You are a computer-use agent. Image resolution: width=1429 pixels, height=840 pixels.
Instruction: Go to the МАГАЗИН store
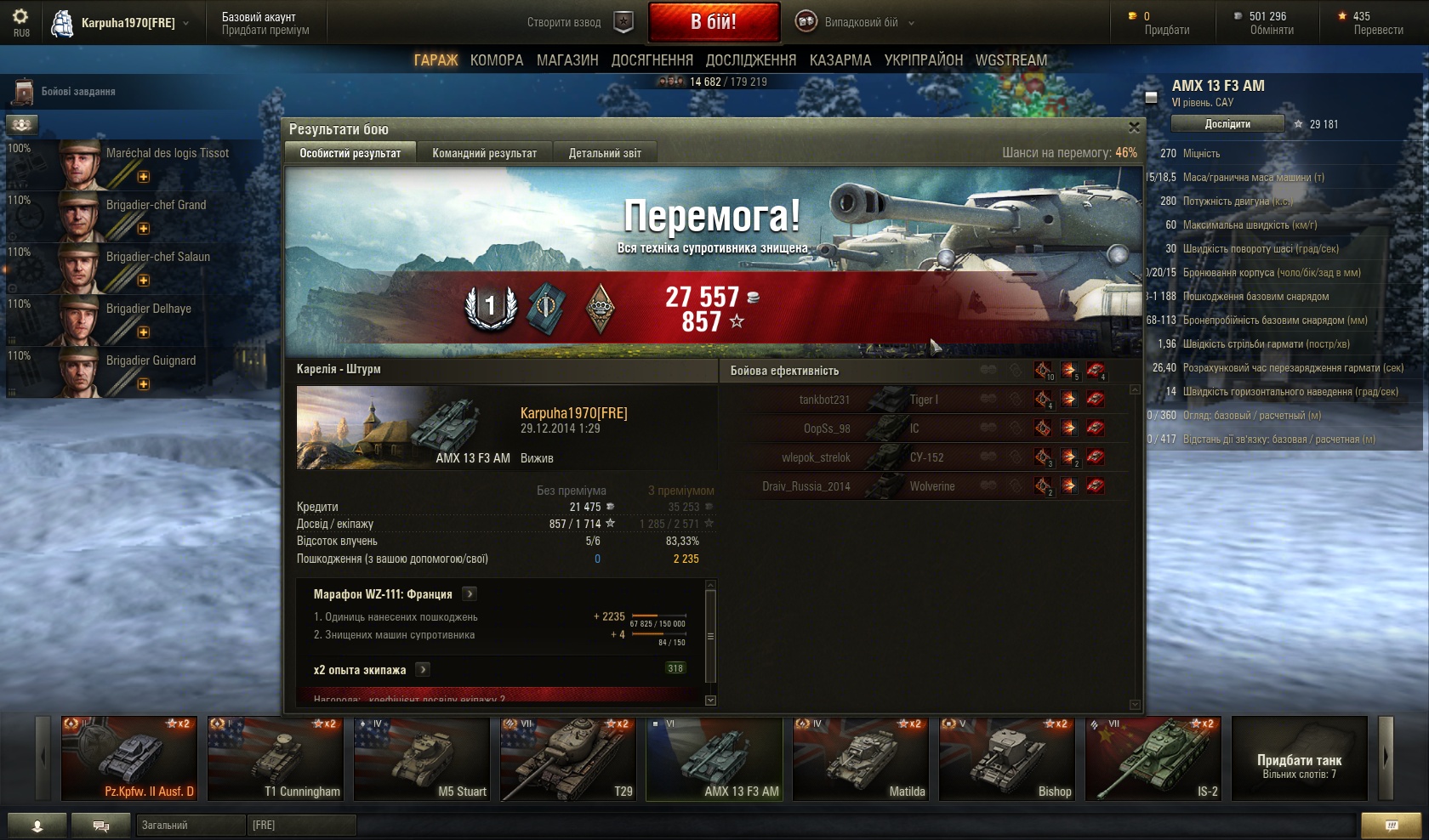[567, 60]
